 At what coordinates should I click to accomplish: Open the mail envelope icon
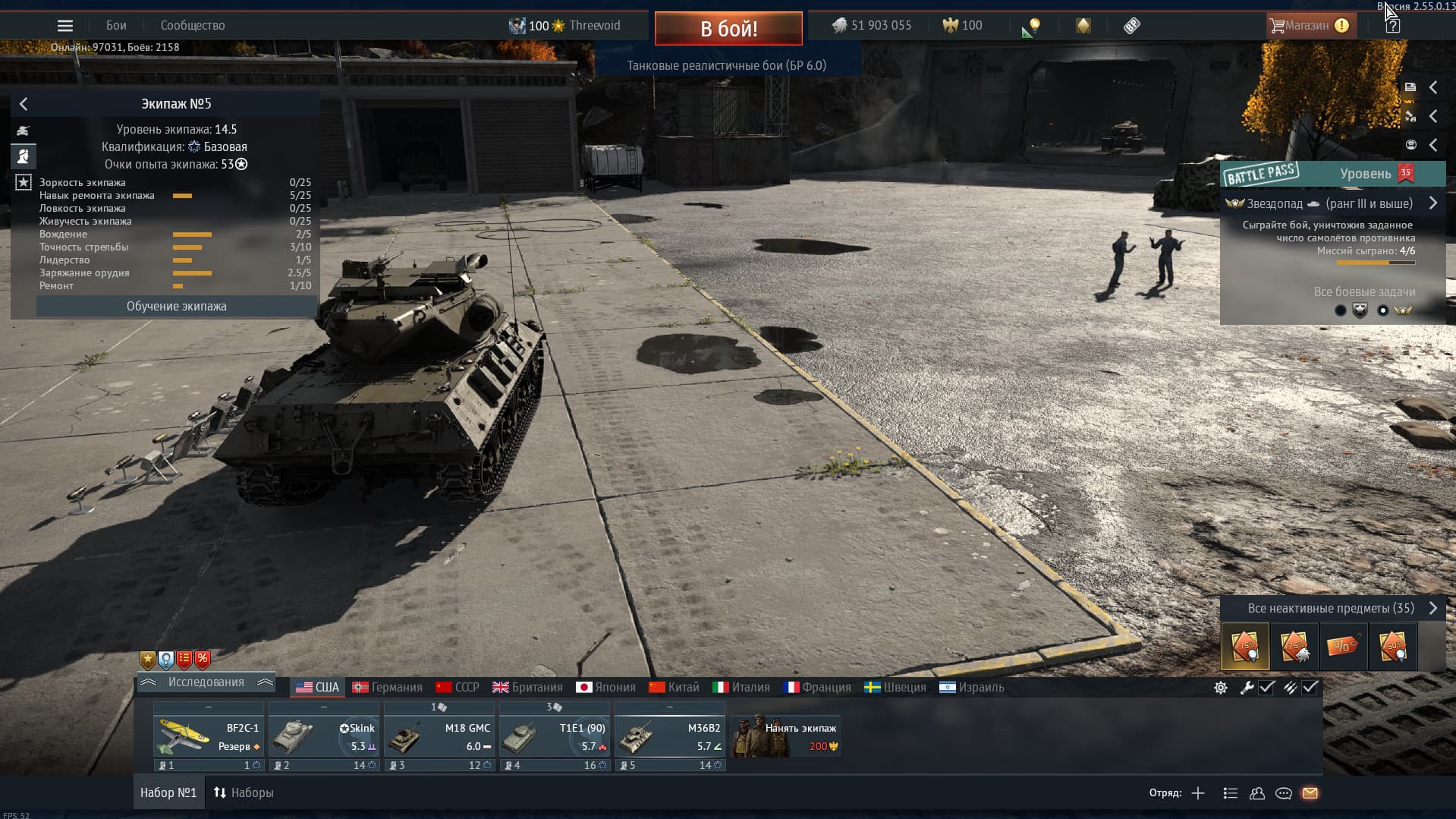[1310, 793]
